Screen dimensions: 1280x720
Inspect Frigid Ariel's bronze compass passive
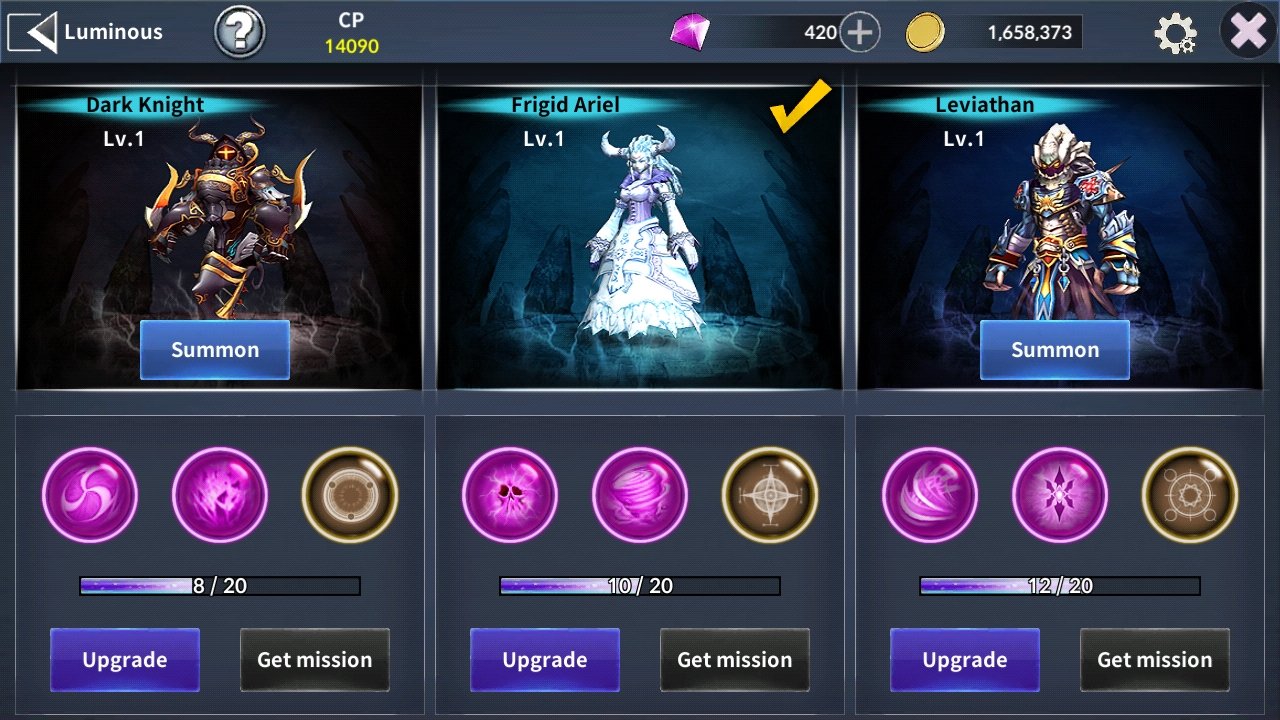pos(770,495)
